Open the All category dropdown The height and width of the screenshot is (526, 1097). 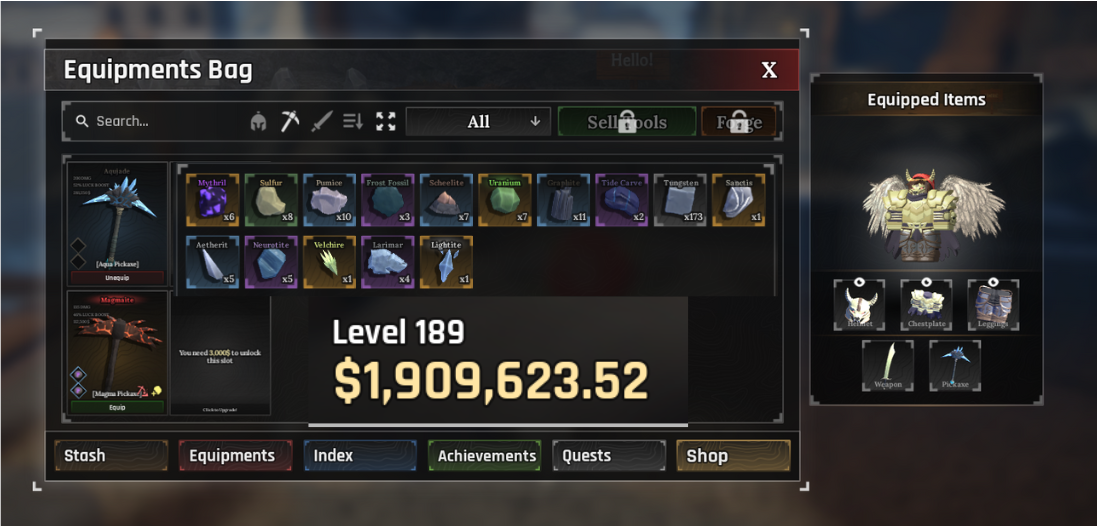click(x=478, y=122)
